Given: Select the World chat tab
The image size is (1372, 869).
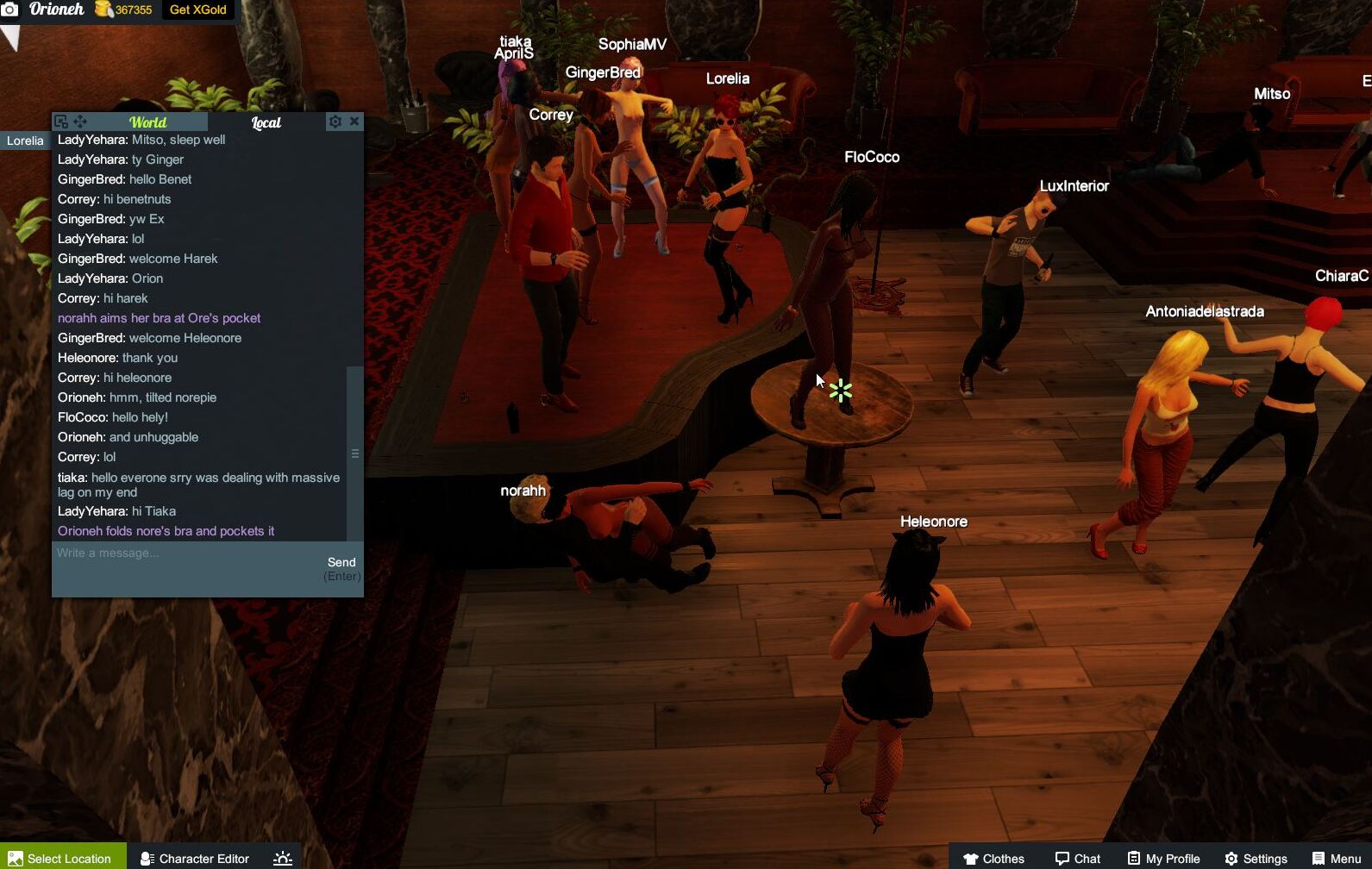Looking at the screenshot, I should (x=147, y=122).
